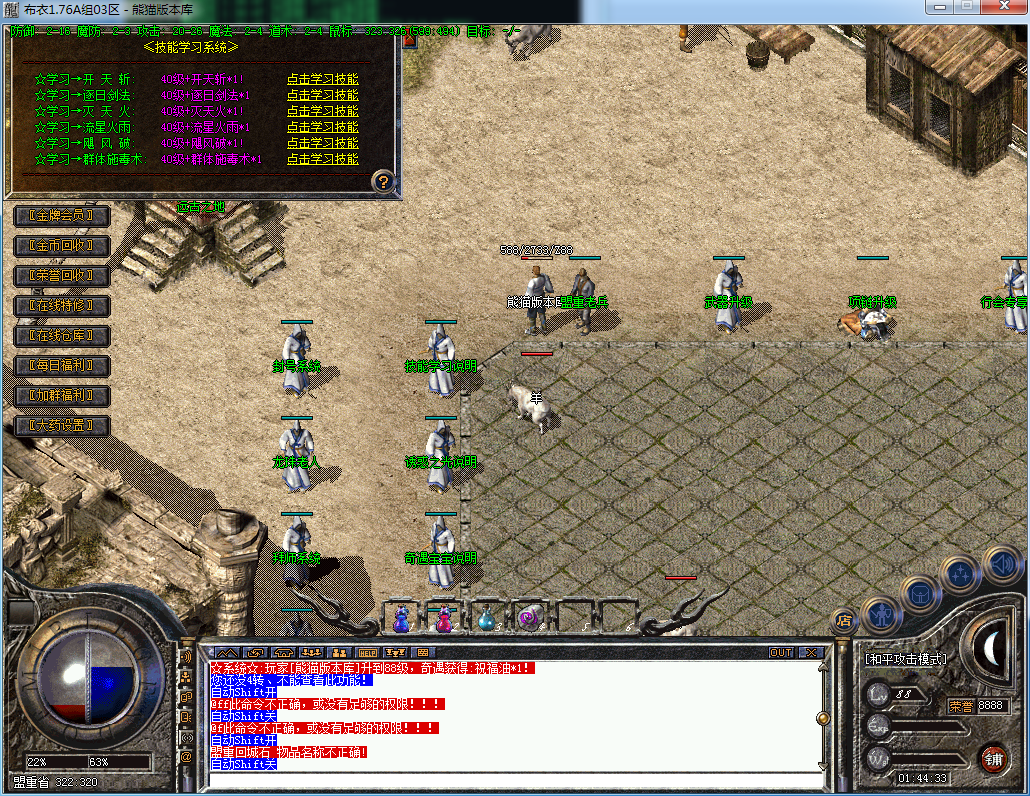The height and width of the screenshot is (796, 1030).
Task: Select the 荣誉回收 honor recycling button
Action: point(61,275)
